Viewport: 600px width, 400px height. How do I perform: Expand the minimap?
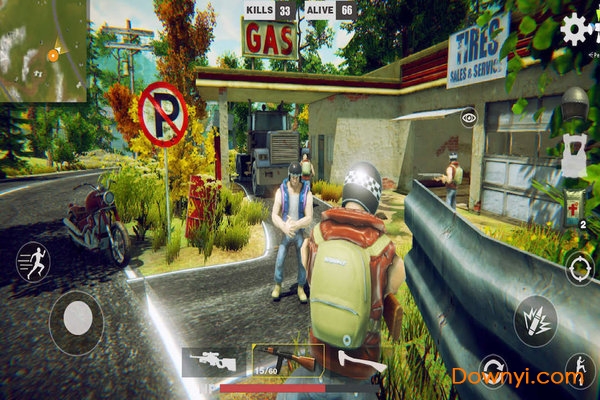click(43, 50)
